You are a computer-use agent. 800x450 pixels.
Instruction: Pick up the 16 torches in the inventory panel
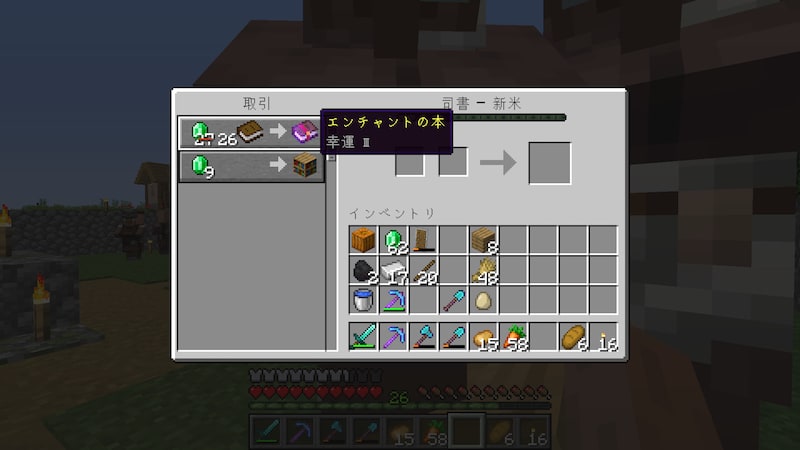point(603,337)
